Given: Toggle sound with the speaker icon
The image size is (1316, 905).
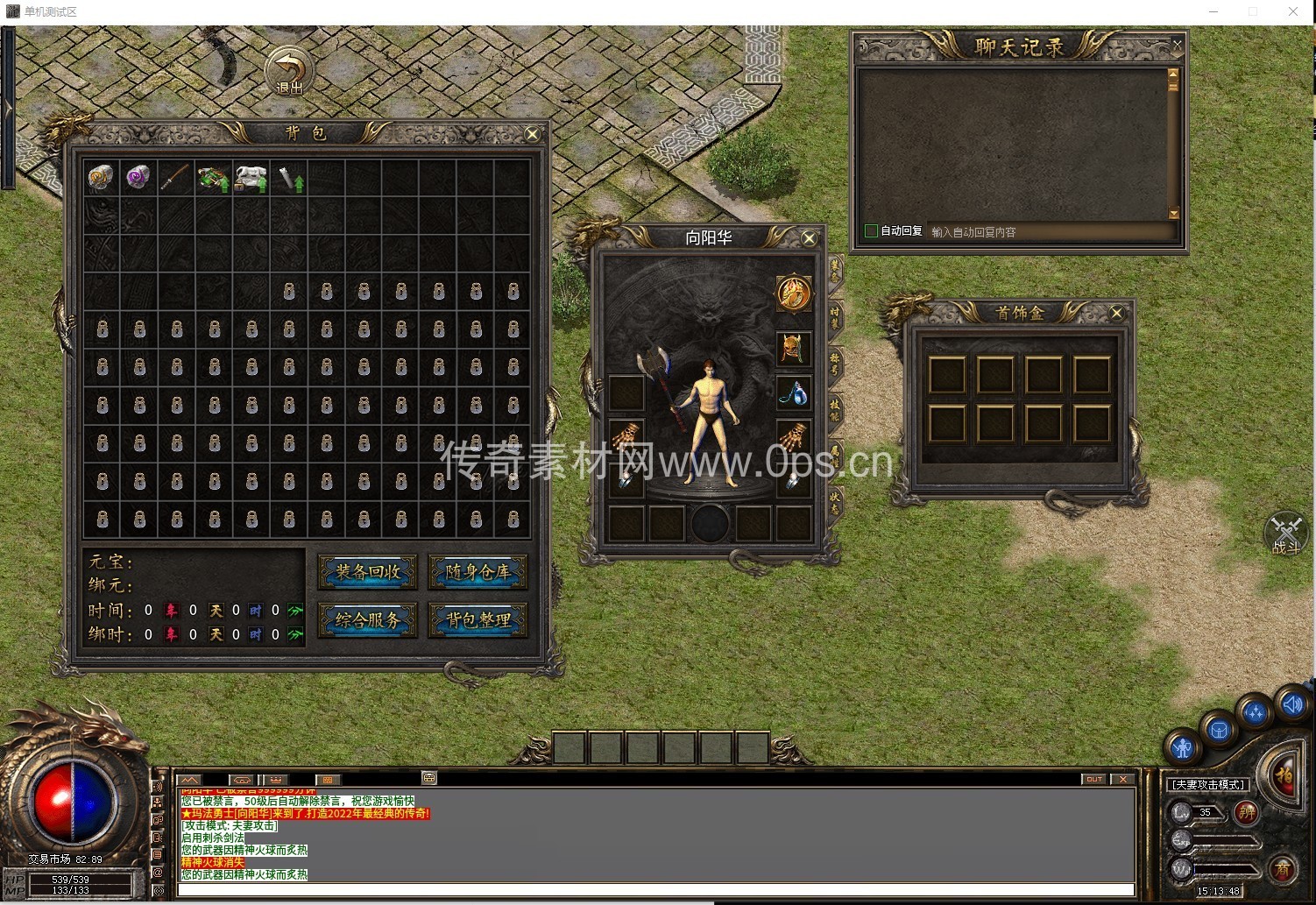Looking at the screenshot, I should (1292, 703).
